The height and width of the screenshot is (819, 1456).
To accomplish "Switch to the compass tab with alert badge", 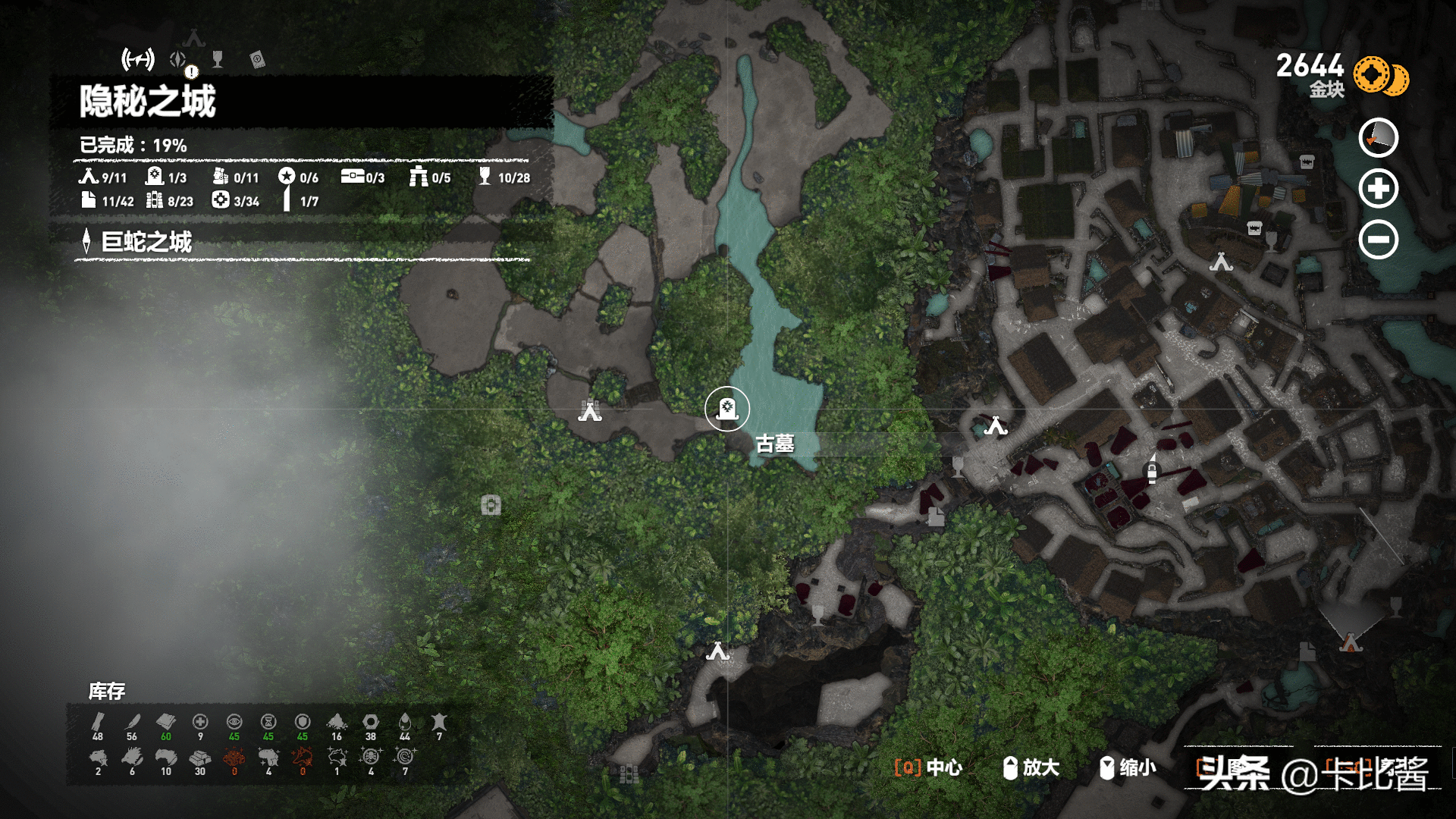I will coord(180,60).
